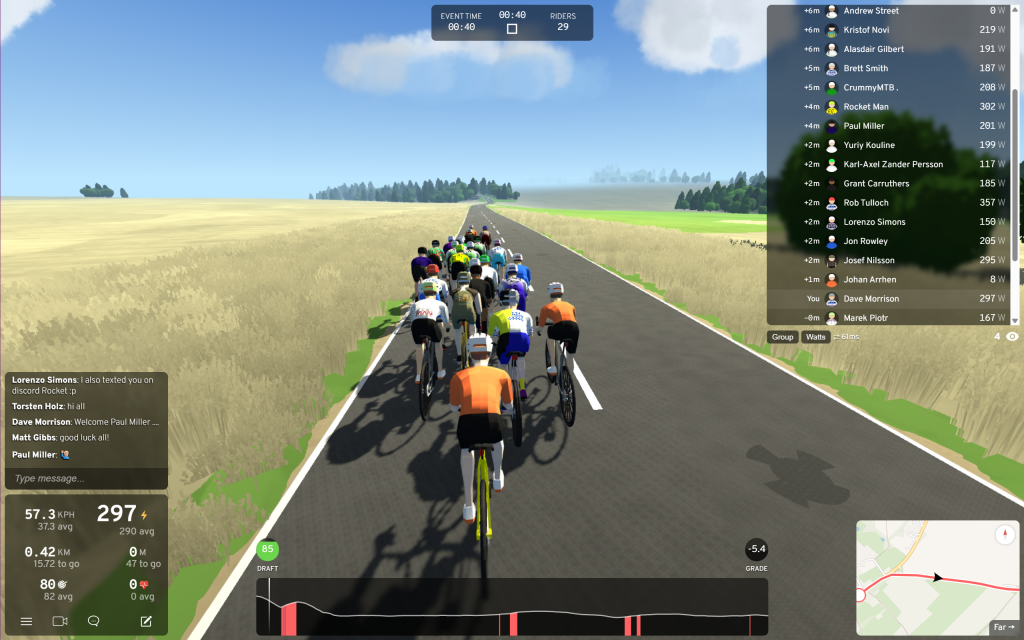Click the chat message input field
Image resolution: width=1024 pixels, height=640 pixels.
pyautogui.click(x=85, y=479)
